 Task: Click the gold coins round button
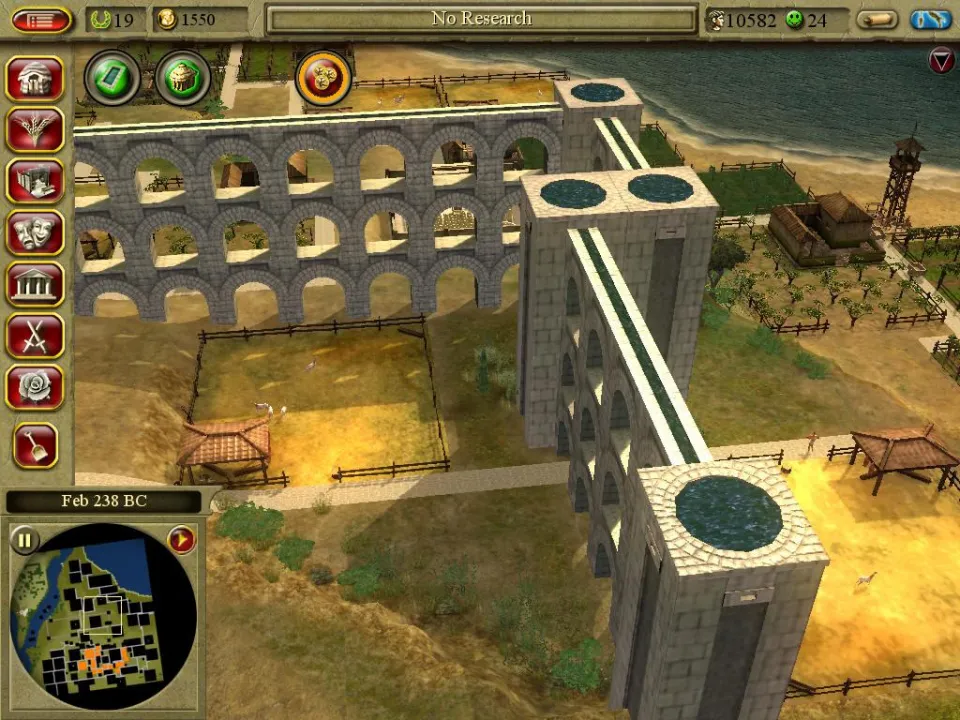[323, 77]
